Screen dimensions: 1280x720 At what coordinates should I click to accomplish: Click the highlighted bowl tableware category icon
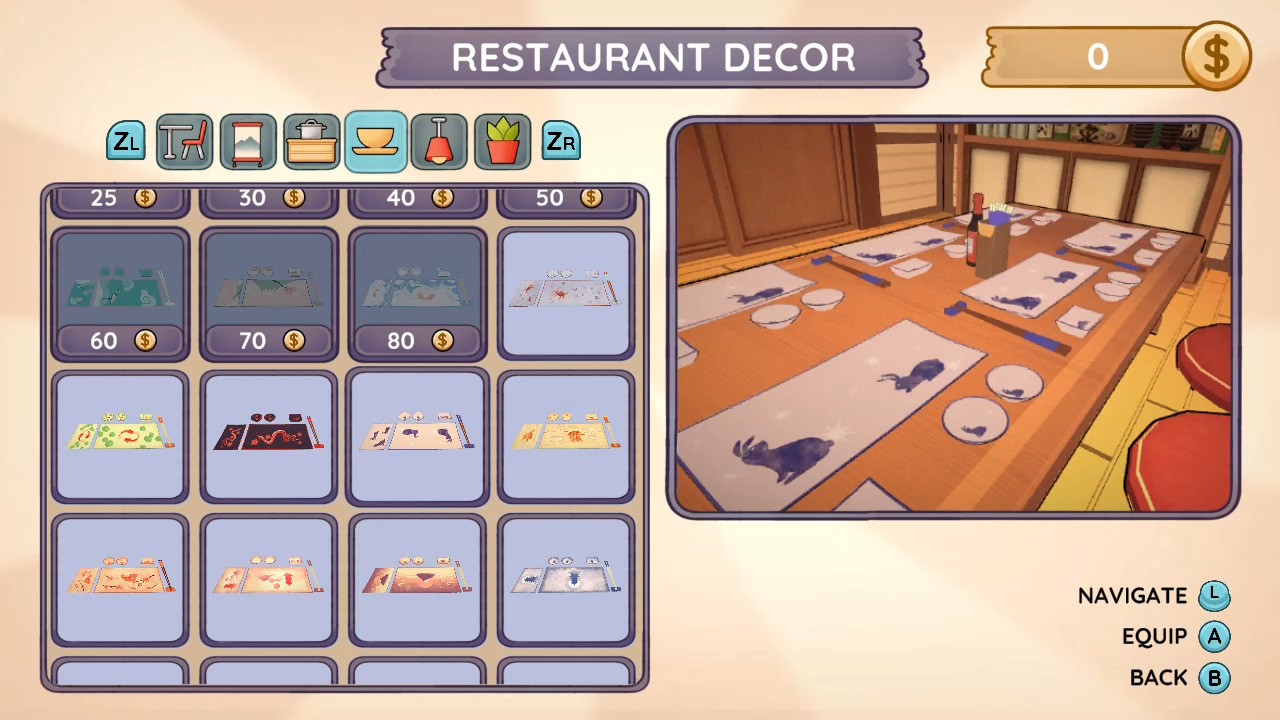375,141
